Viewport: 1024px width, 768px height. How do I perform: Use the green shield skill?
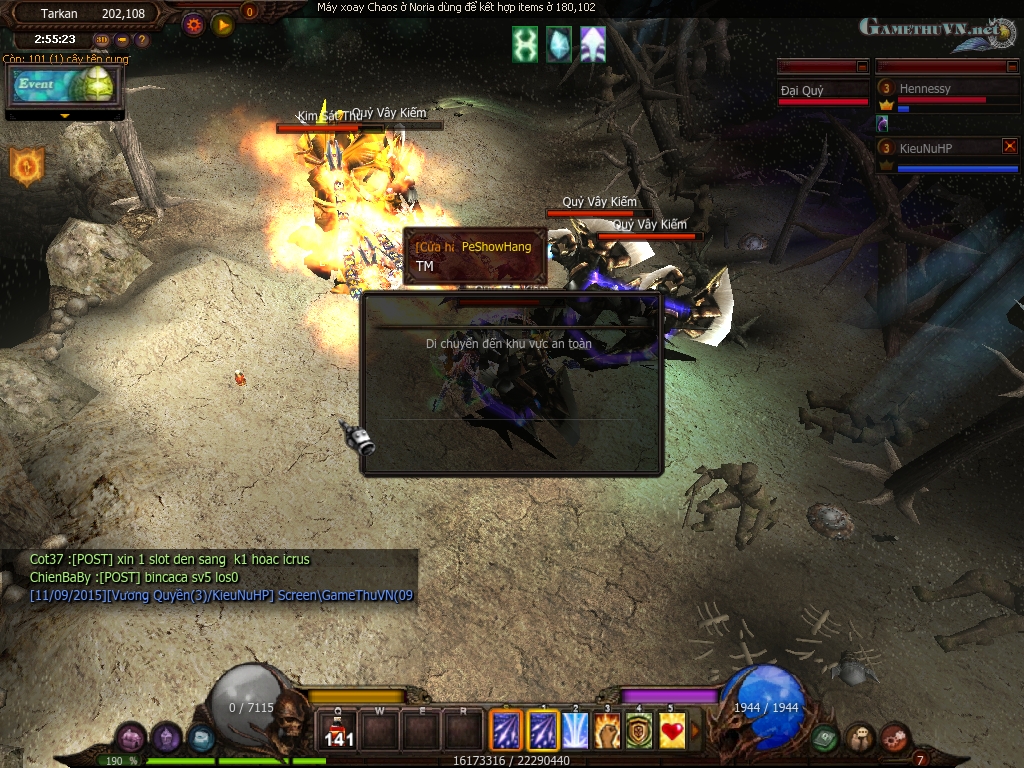point(640,732)
